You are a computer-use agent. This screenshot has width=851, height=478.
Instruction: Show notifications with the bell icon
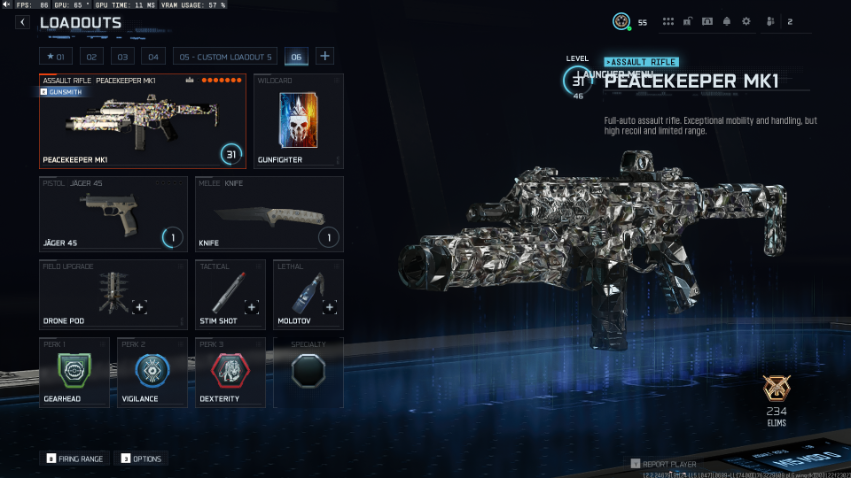726,21
